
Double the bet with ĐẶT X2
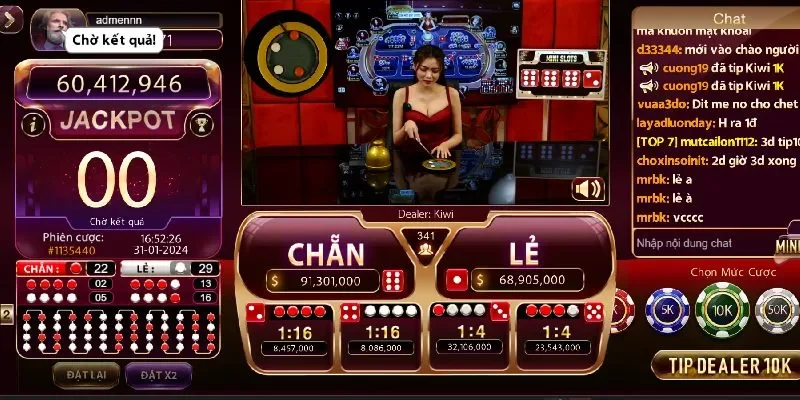(x=157, y=375)
